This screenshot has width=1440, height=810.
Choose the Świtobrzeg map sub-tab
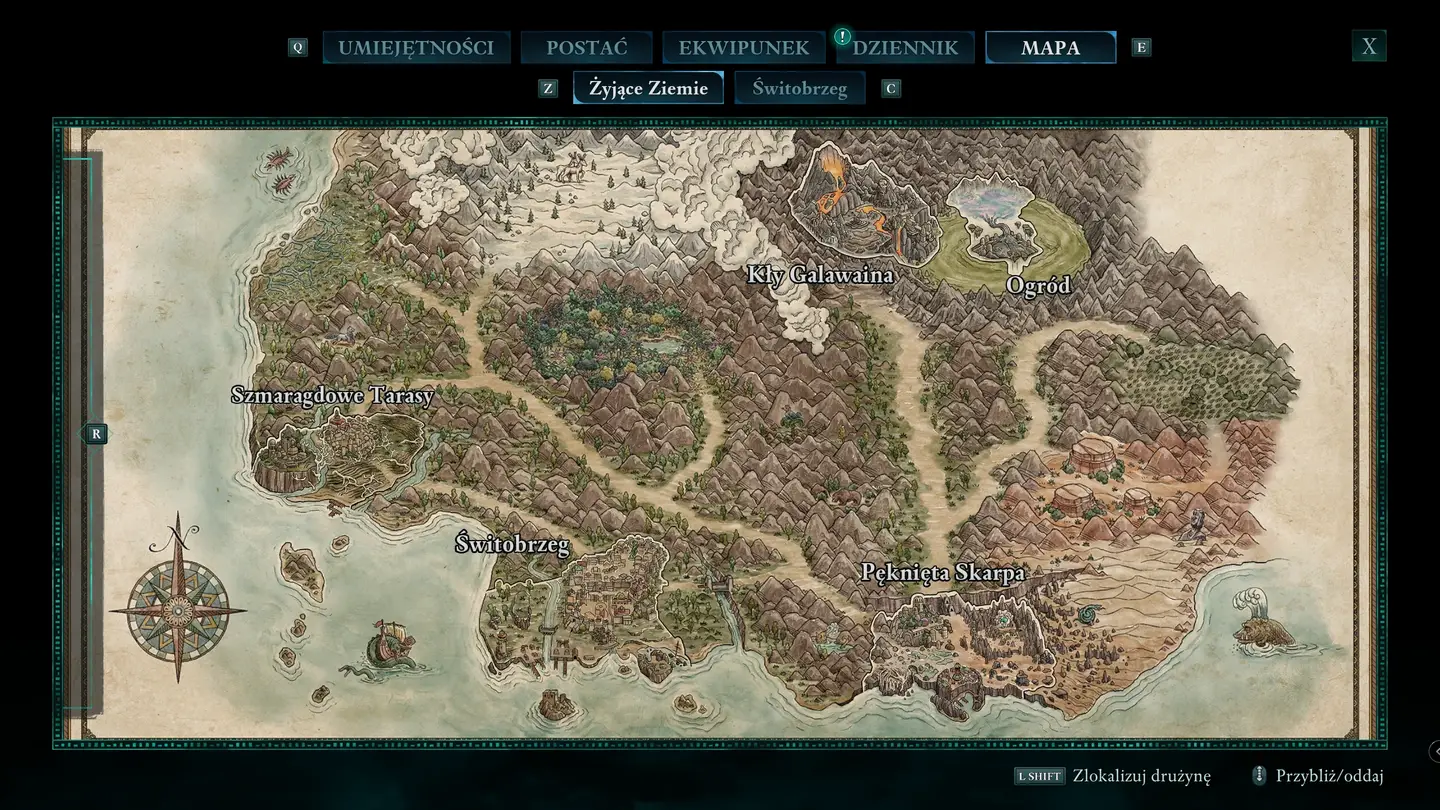(799, 88)
